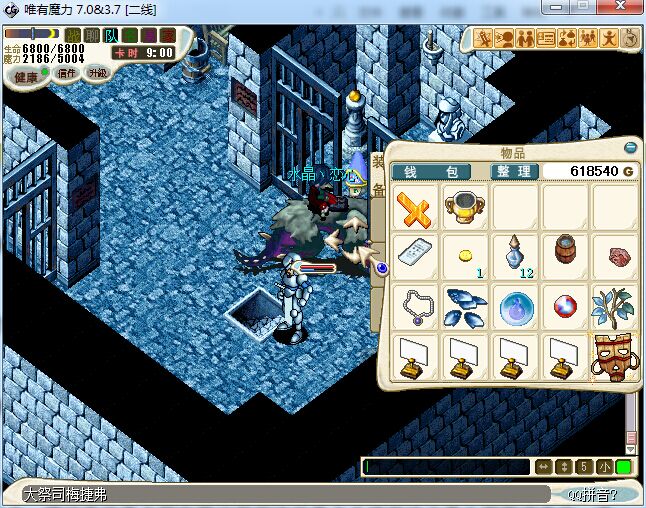The image size is (646, 508).
Task: Open the 信件 mail button
Action: 67,73
